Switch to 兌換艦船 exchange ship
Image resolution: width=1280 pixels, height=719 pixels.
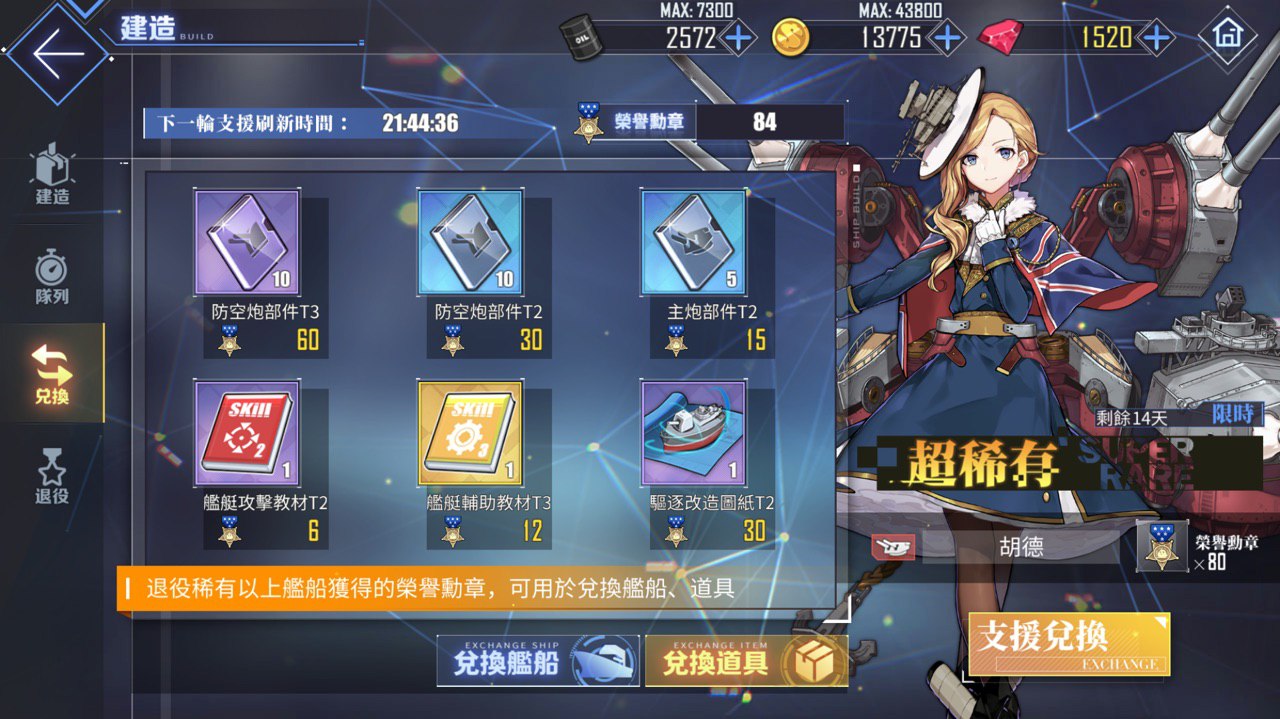click(538, 661)
